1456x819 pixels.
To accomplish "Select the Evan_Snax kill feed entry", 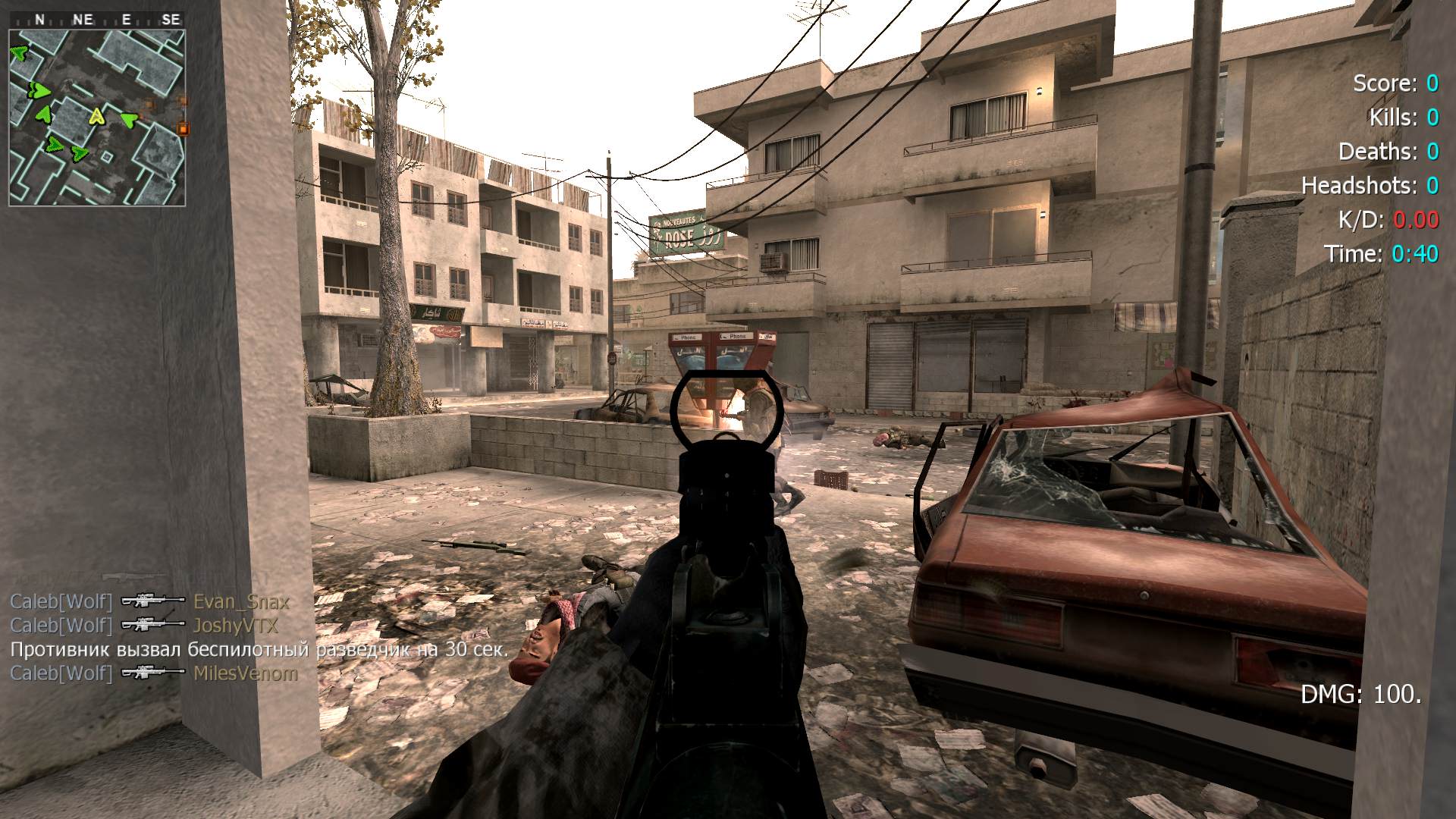I will click(x=149, y=602).
